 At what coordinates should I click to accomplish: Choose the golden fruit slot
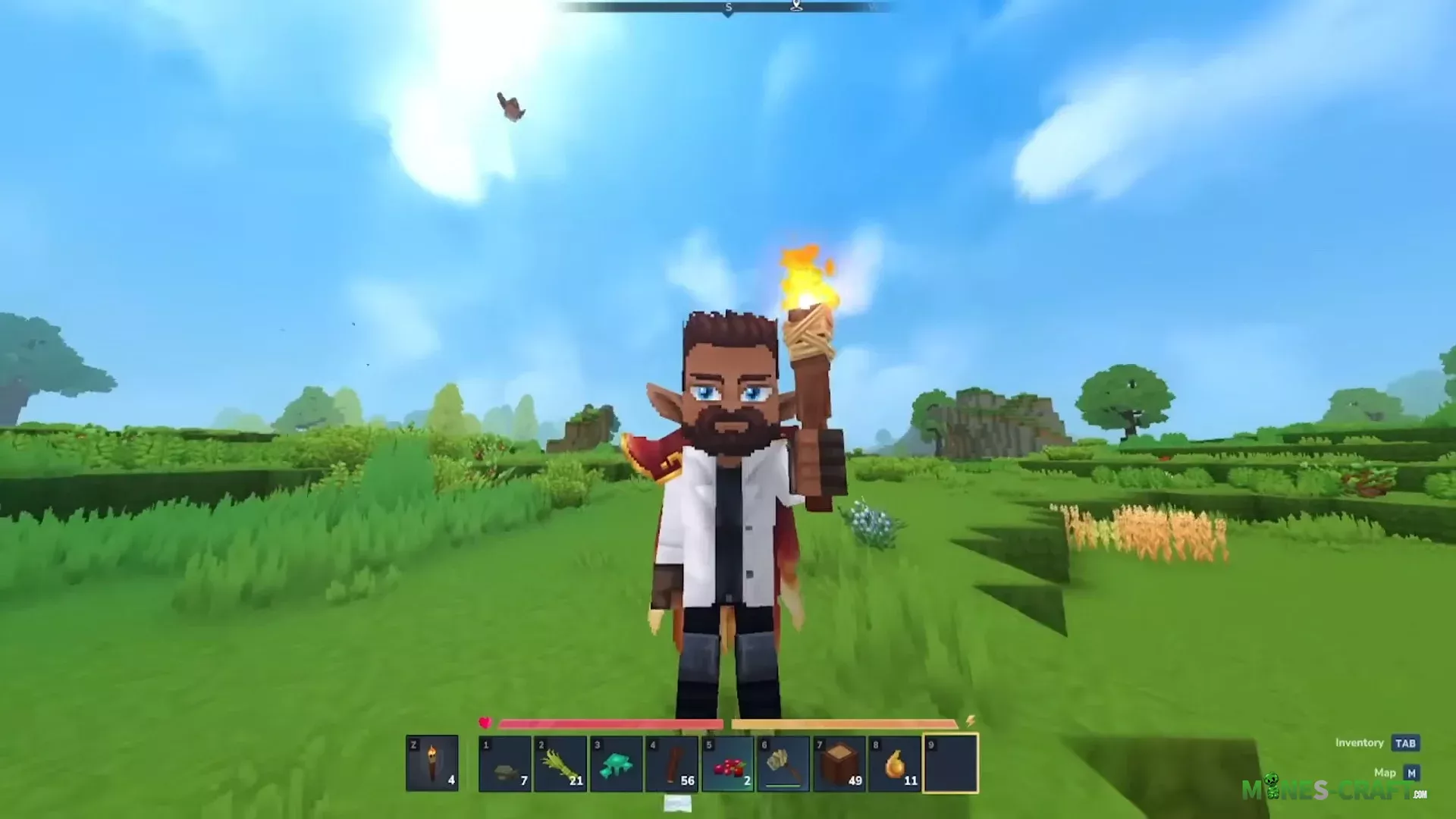tap(896, 764)
